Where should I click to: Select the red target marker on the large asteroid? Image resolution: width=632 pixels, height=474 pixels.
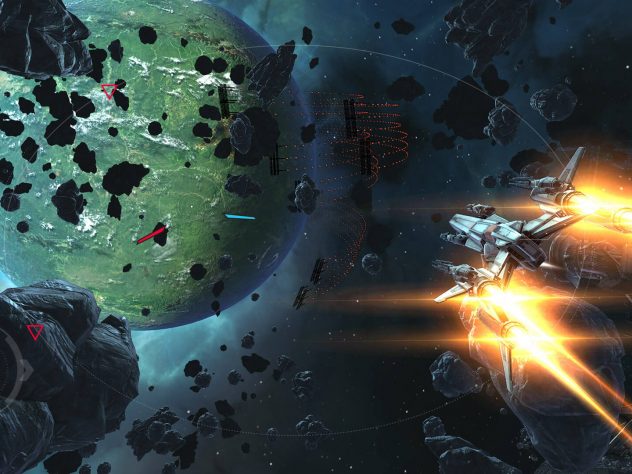click(36, 332)
